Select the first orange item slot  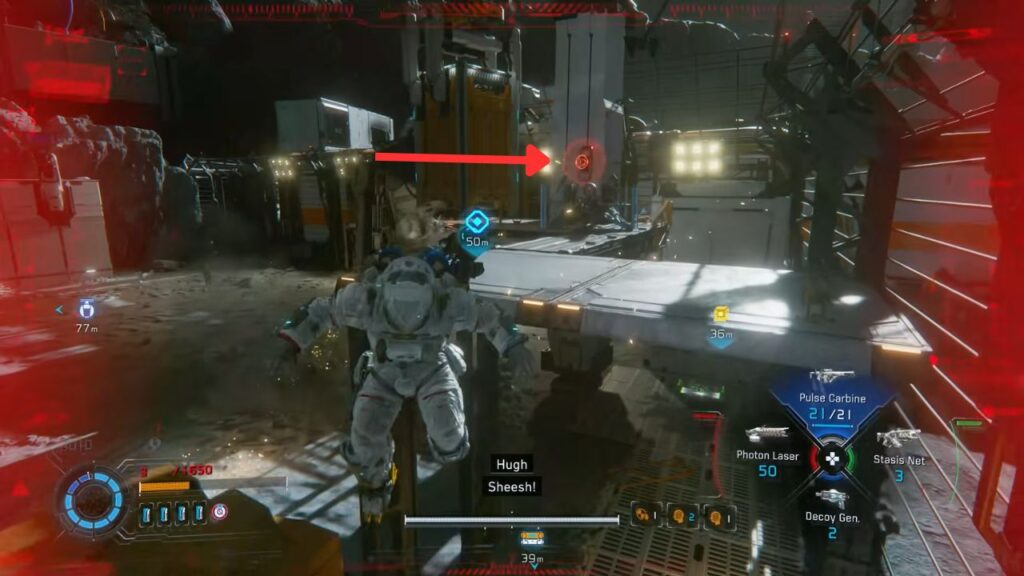642,516
